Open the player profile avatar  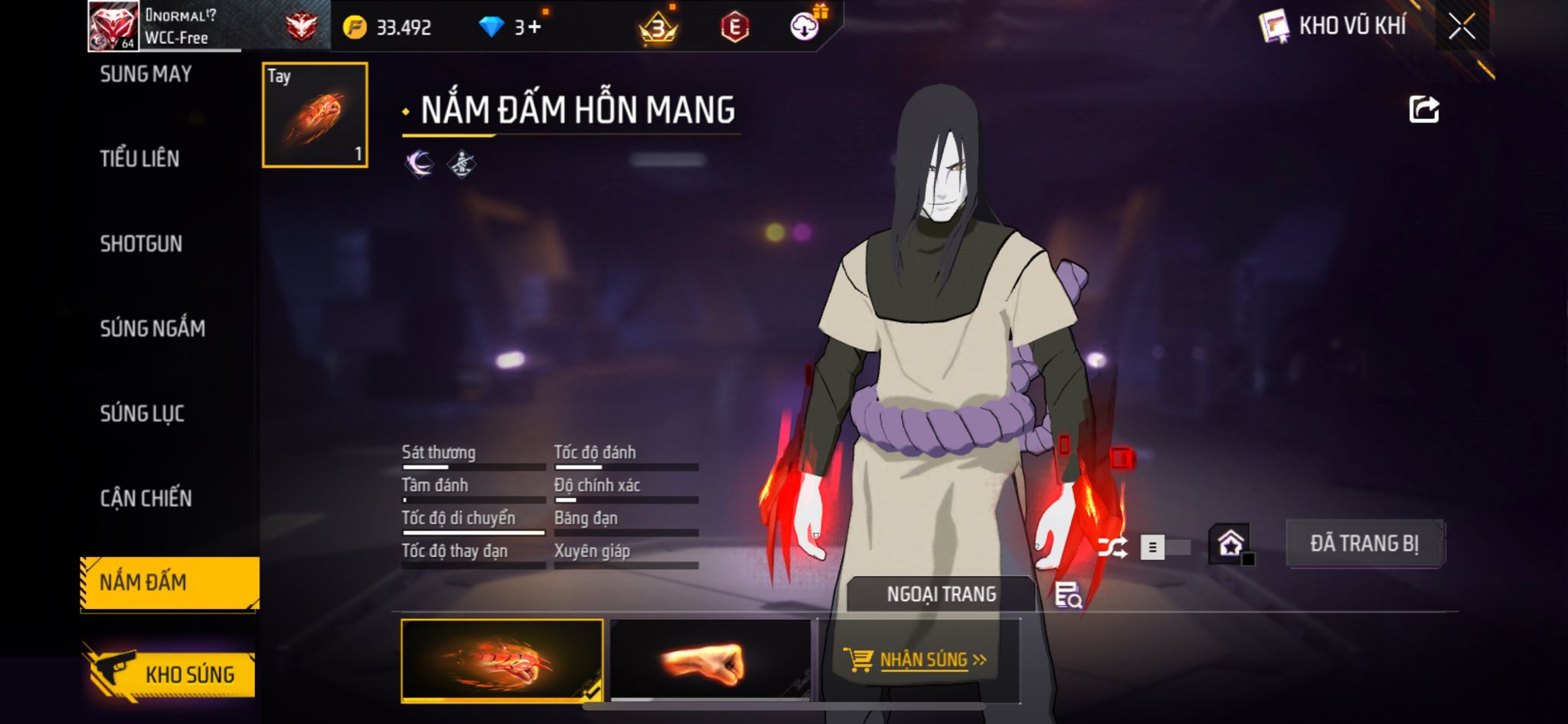tap(113, 26)
